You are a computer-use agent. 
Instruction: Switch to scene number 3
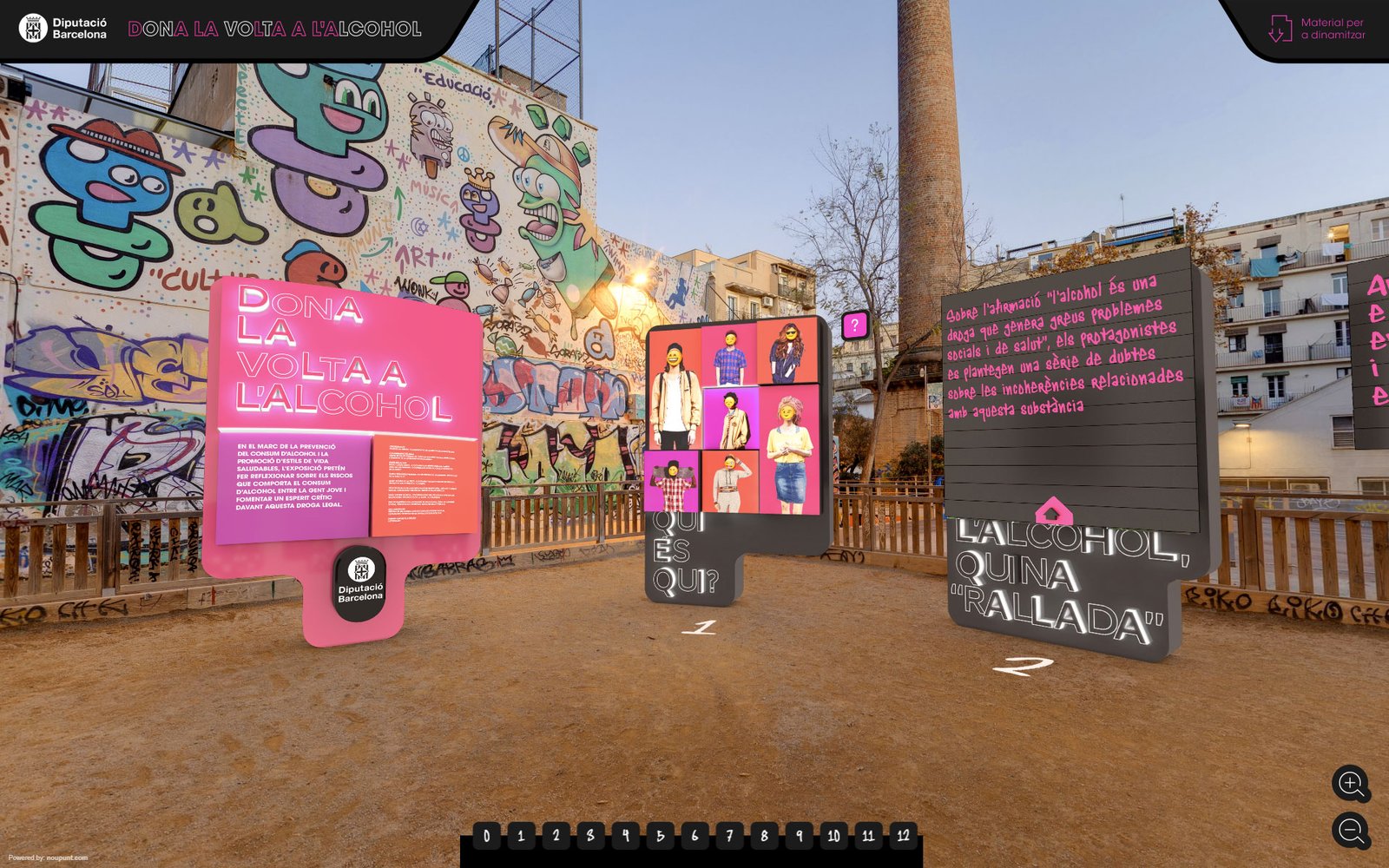click(x=590, y=836)
